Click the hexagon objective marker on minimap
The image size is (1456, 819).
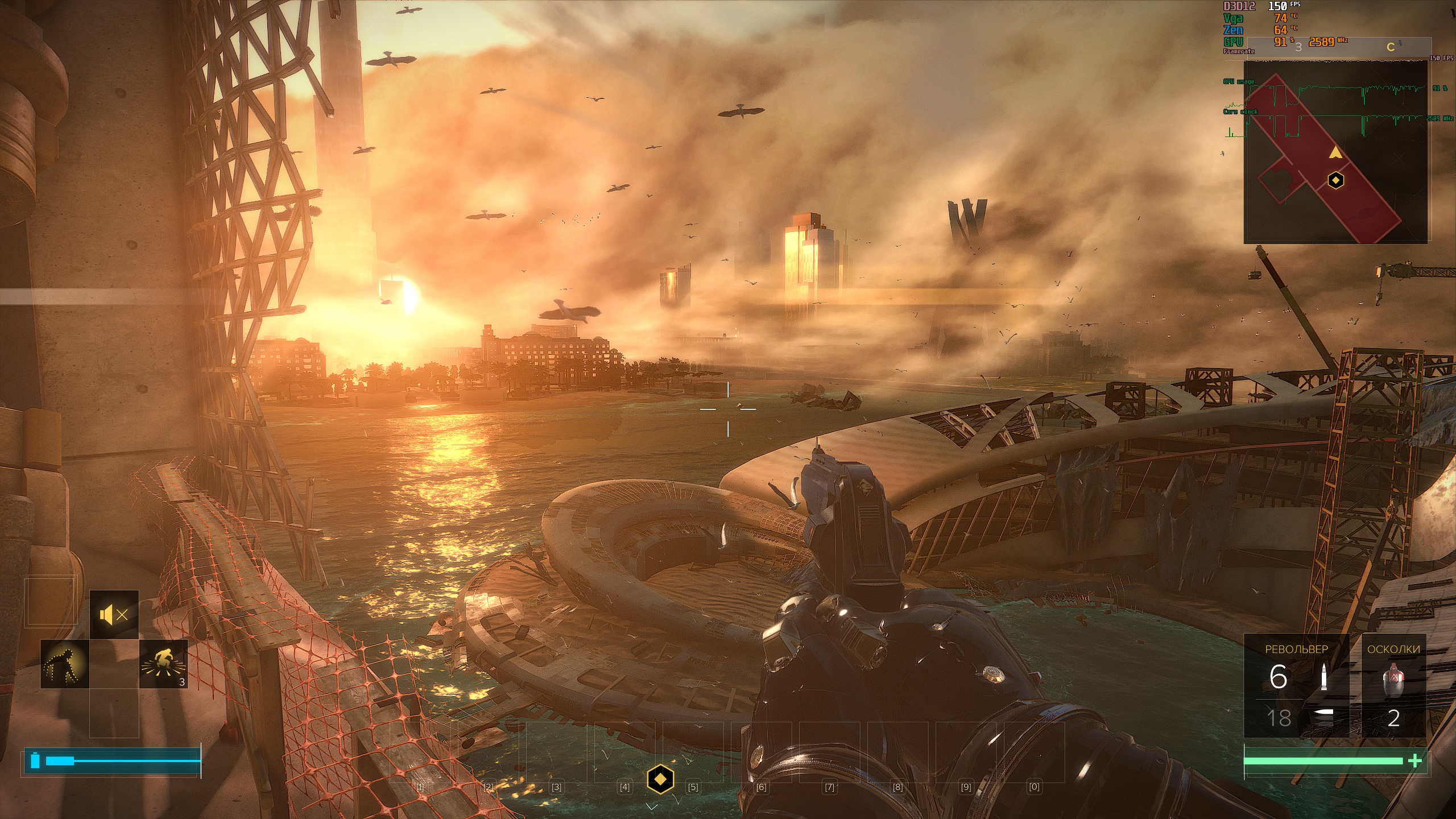tap(1335, 181)
